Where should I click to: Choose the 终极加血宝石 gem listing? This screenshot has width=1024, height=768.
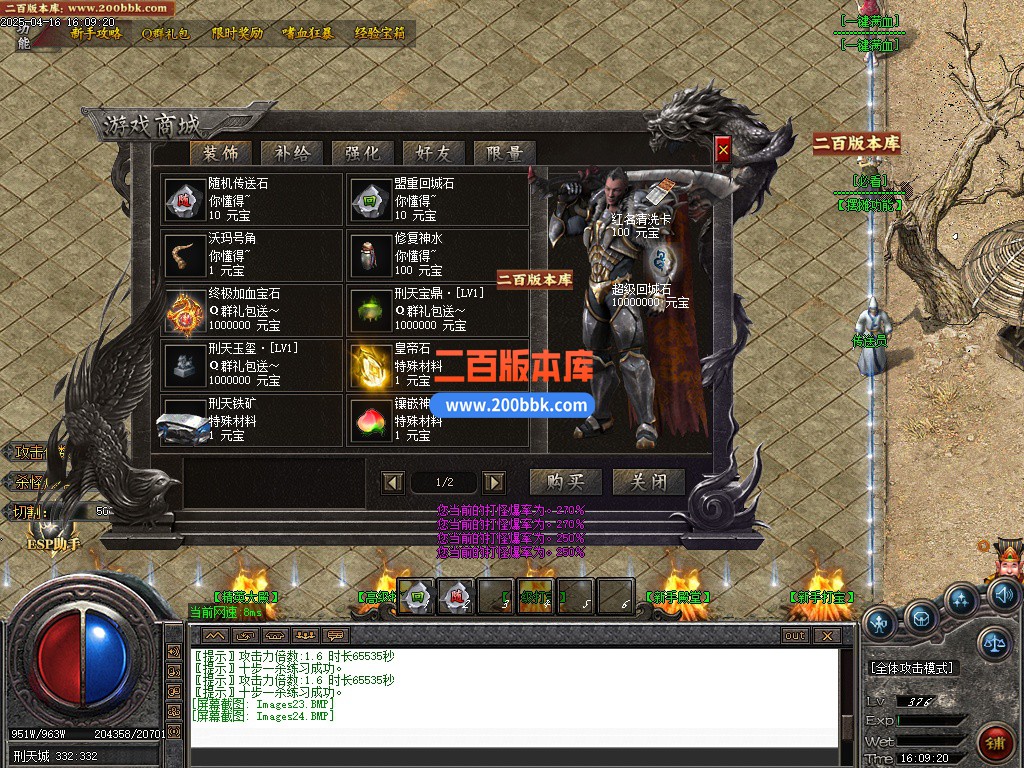(254, 310)
